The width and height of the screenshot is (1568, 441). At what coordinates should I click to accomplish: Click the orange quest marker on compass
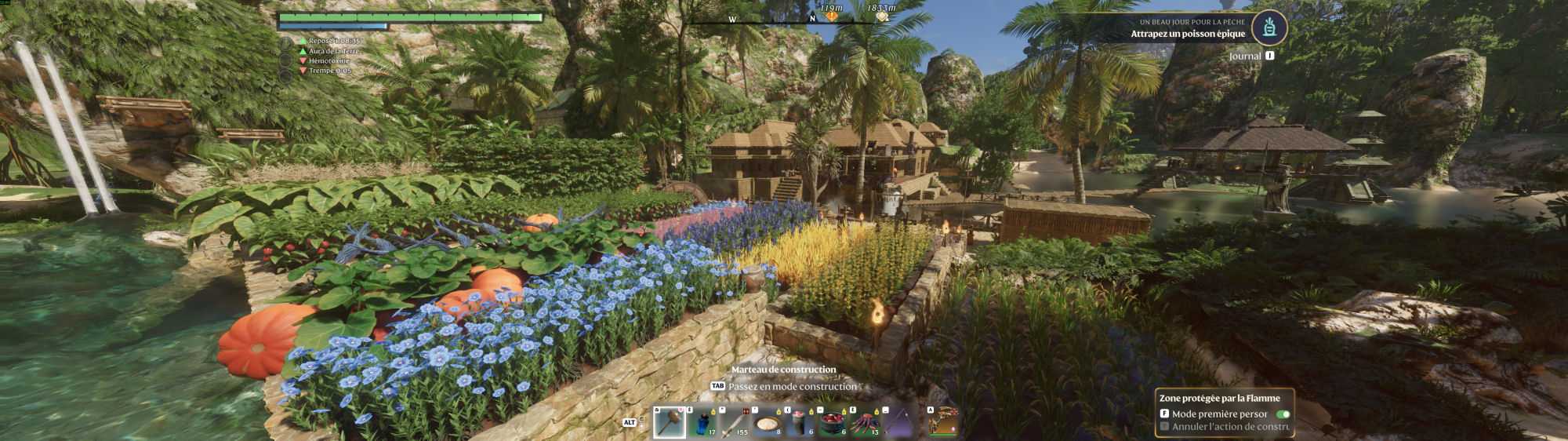click(x=832, y=16)
